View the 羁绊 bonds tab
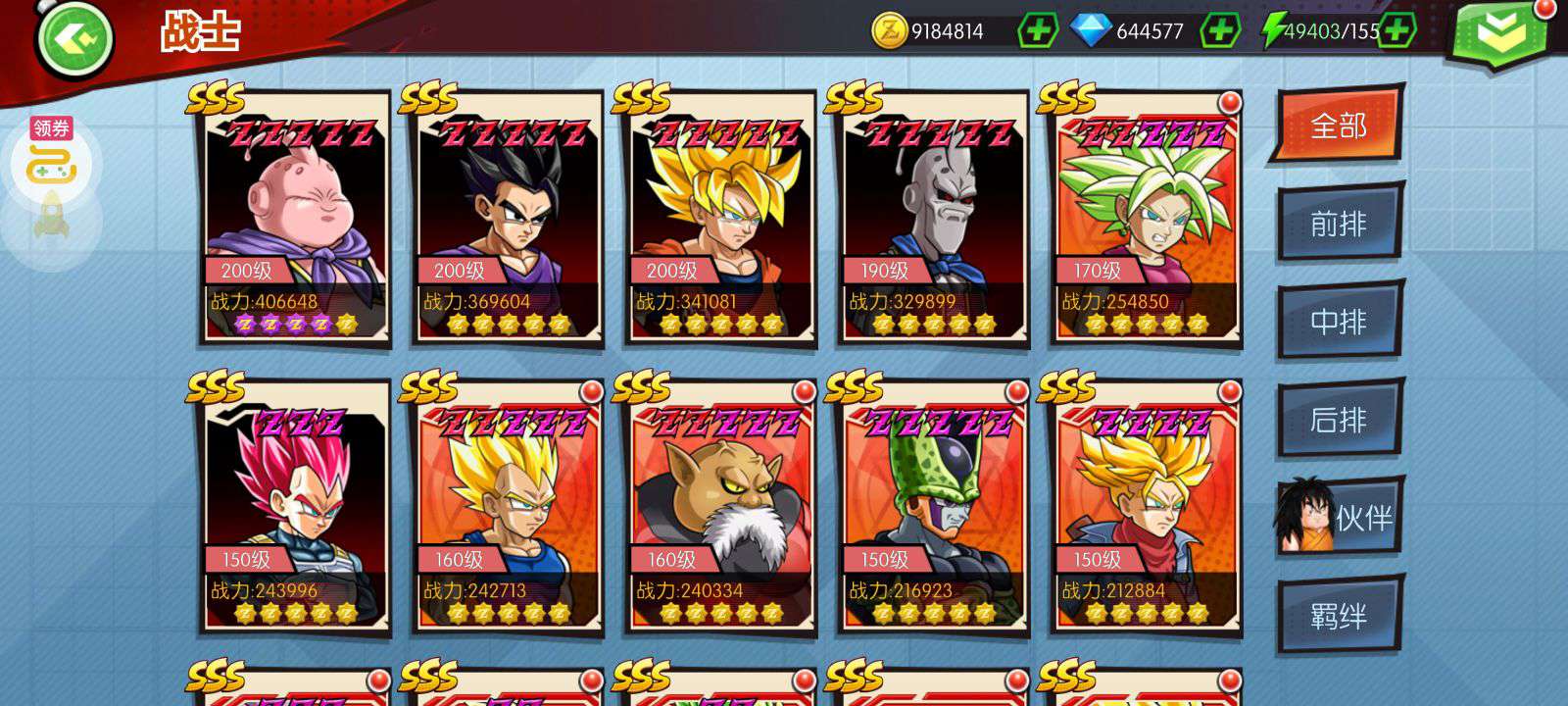Image resolution: width=1568 pixels, height=706 pixels. point(1339,616)
